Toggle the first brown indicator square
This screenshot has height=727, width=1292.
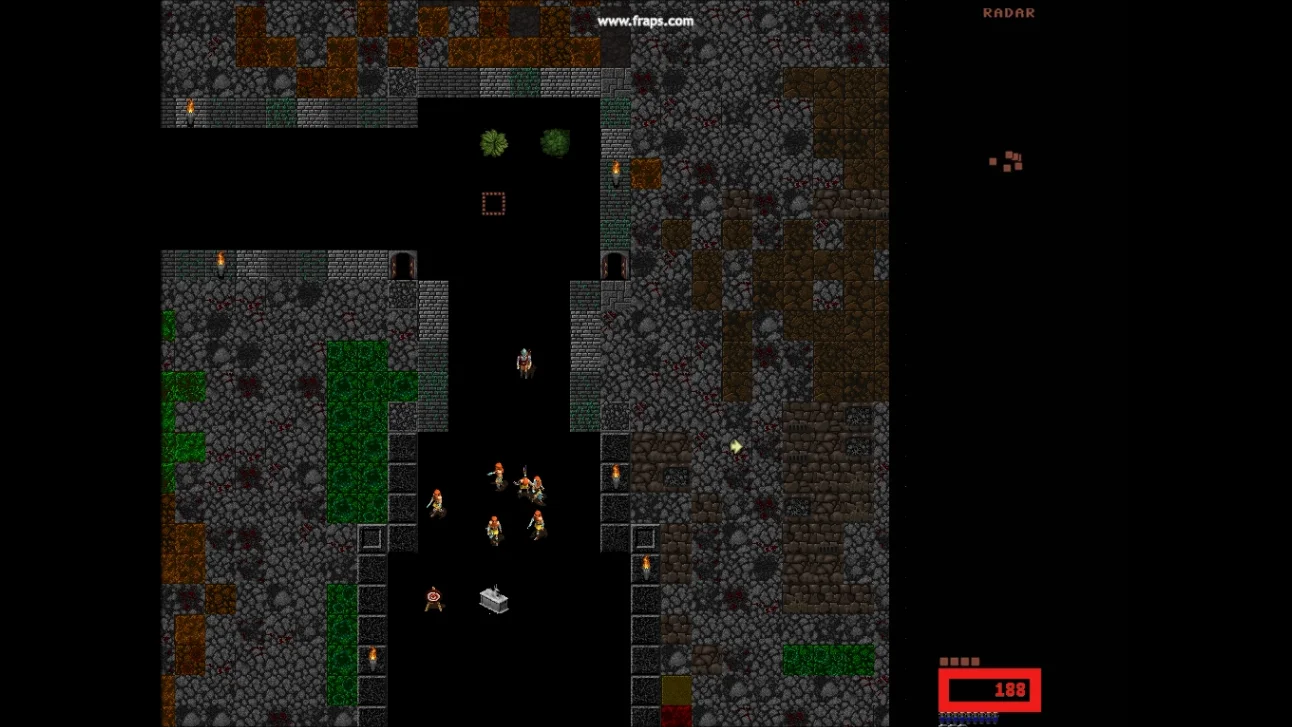point(945,660)
